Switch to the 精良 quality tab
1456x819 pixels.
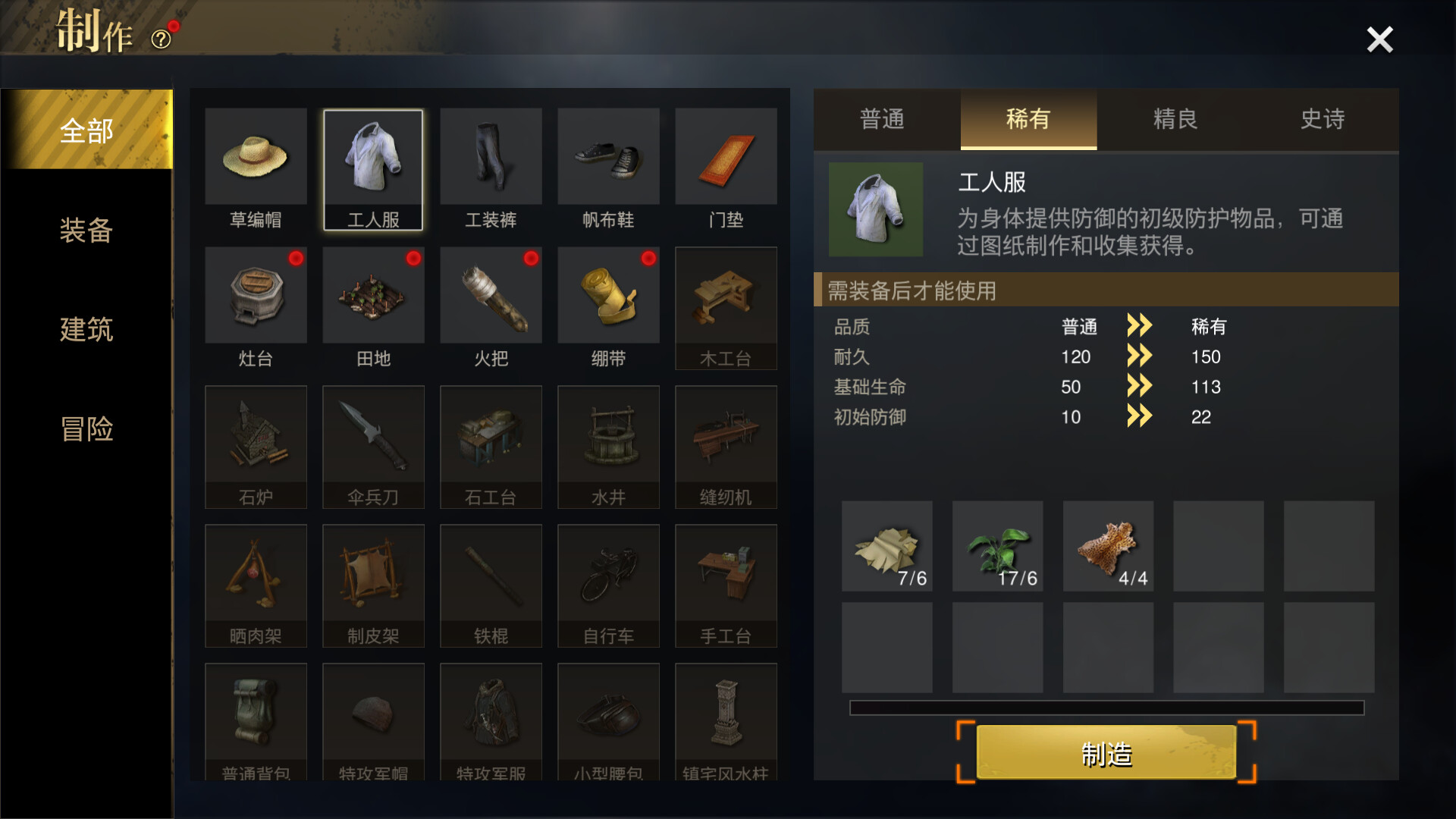(x=1175, y=120)
